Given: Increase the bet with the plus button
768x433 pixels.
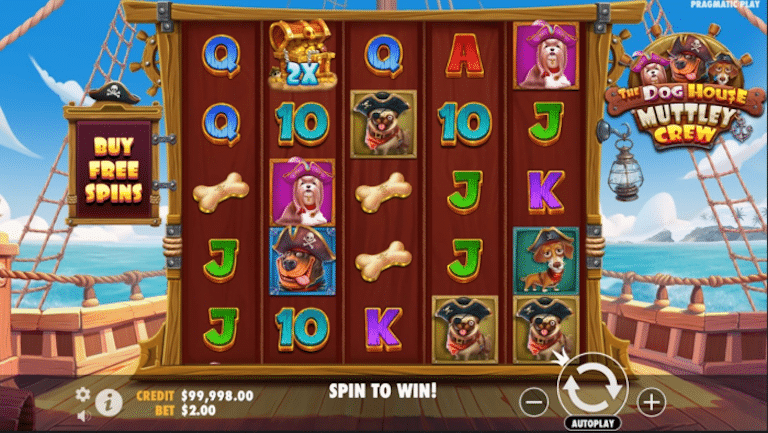Looking at the screenshot, I should (651, 402).
